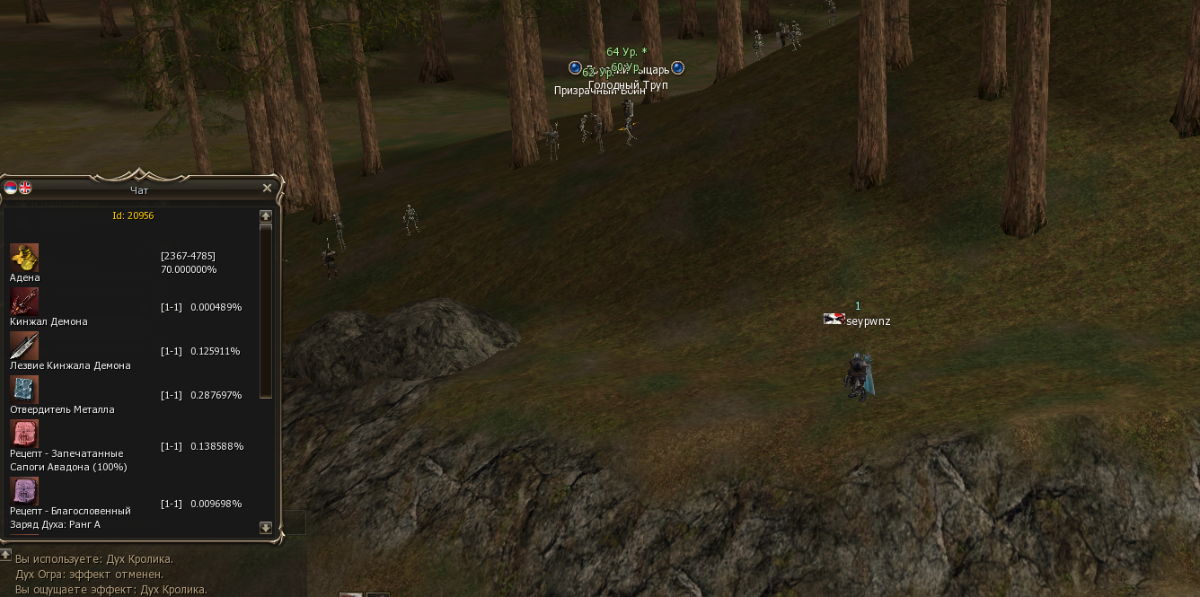Select the Адена gold coins icon
1200x597 pixels.
pos(24,257)
